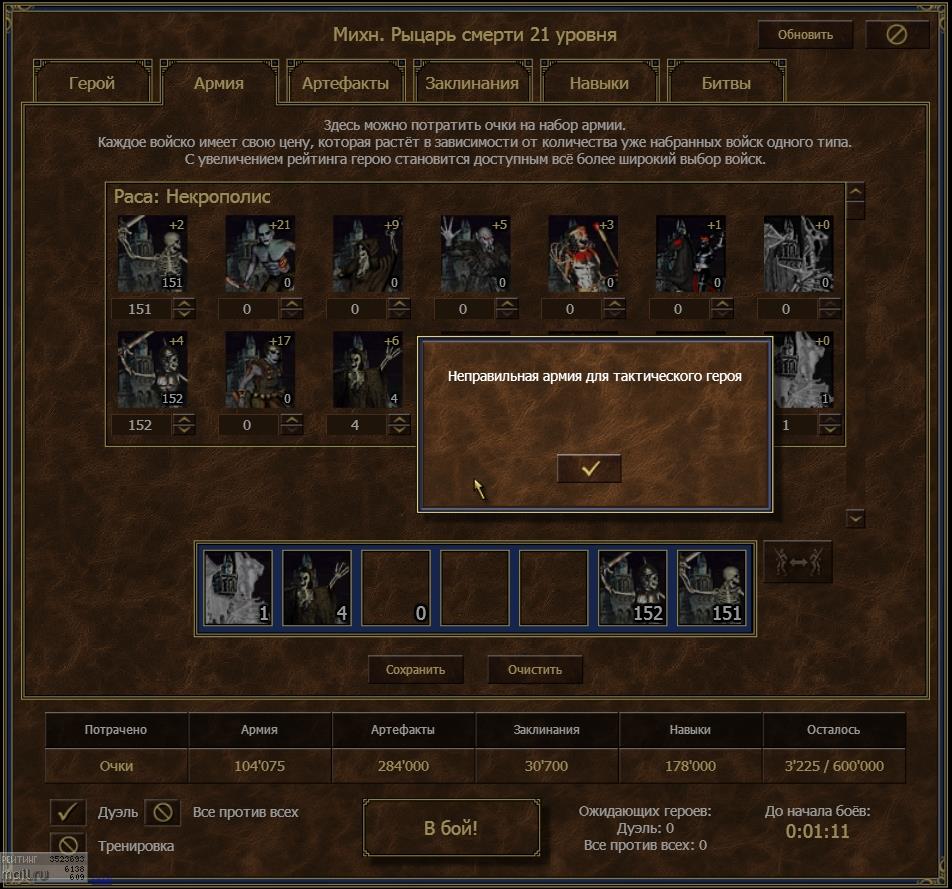This screenshot has height=889, width=952.
Task: Close the window with the crossed-circle button
Action: click(x=897, y=35)
